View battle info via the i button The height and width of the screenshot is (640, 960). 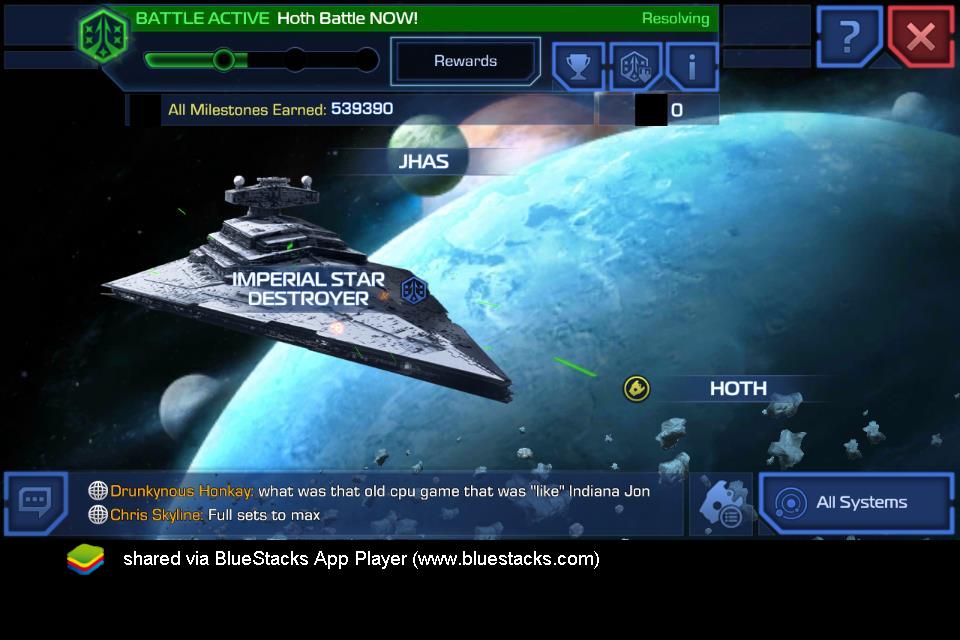click(692, 66)
